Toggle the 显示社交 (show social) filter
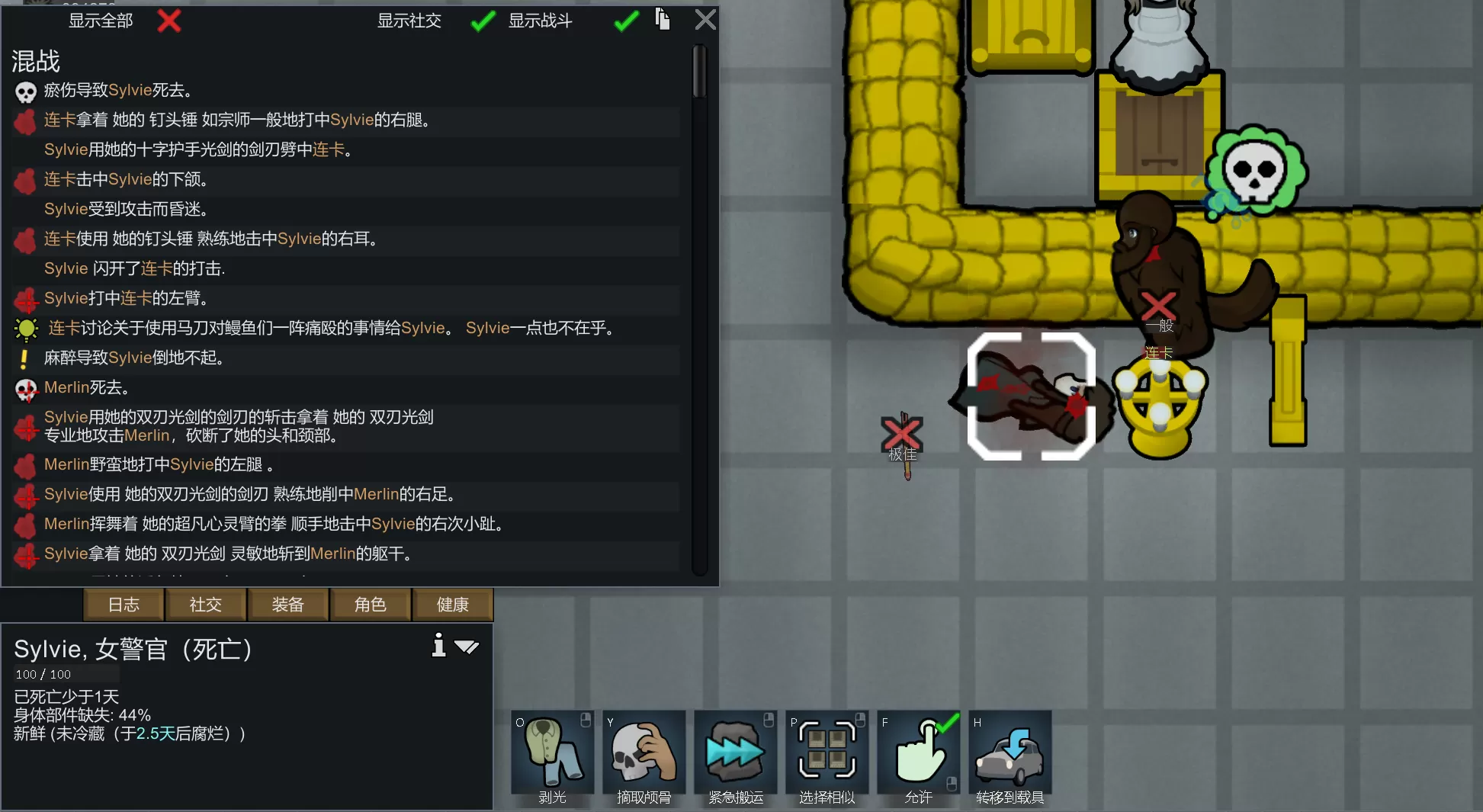Screen dimensions: 1483x812 483,21
